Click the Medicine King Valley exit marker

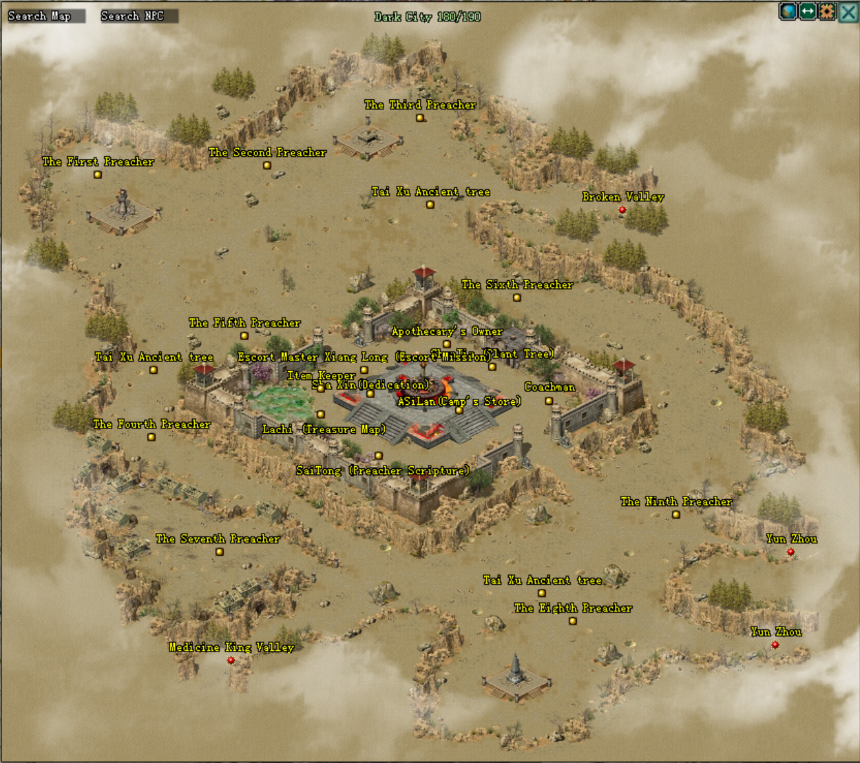click(x=231, y=660)
